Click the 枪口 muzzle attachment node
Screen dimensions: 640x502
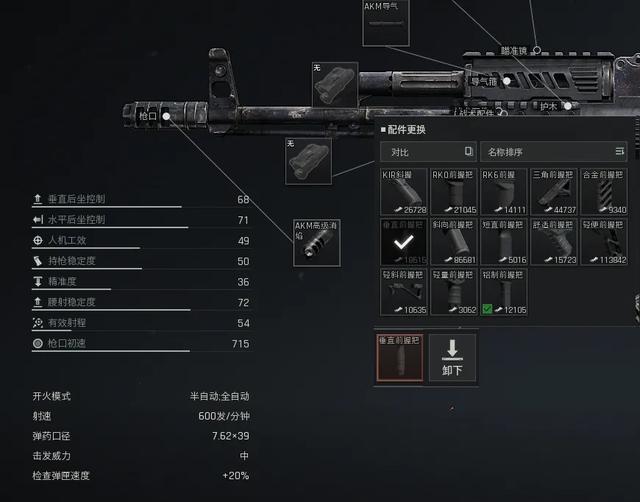click(x=166, y=116)
